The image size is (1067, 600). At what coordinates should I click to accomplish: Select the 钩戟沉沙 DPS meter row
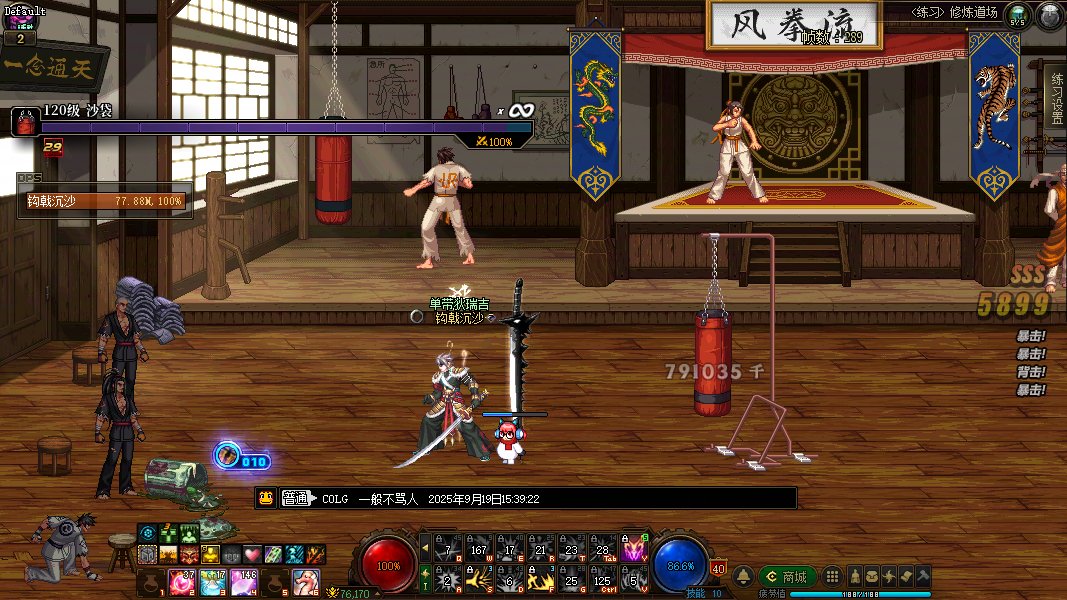[104, 201]
